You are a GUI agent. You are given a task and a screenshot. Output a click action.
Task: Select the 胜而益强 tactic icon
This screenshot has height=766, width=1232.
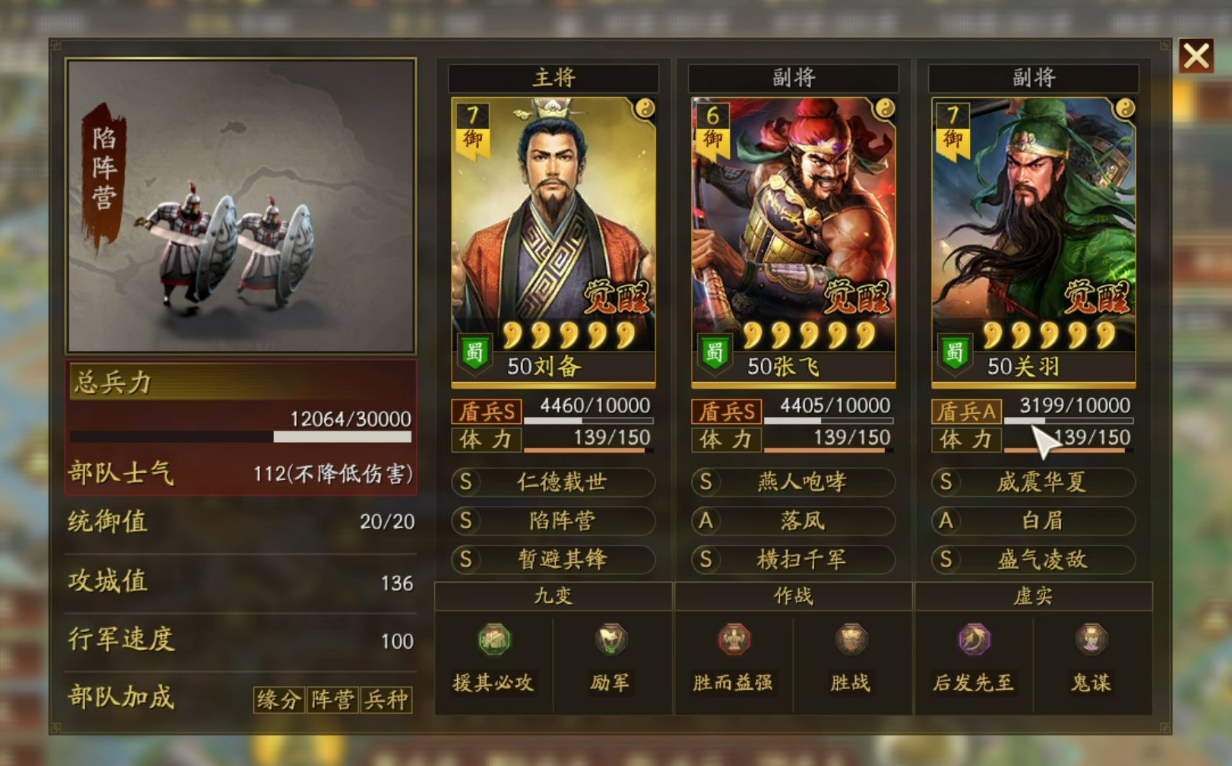coord(734,639)
